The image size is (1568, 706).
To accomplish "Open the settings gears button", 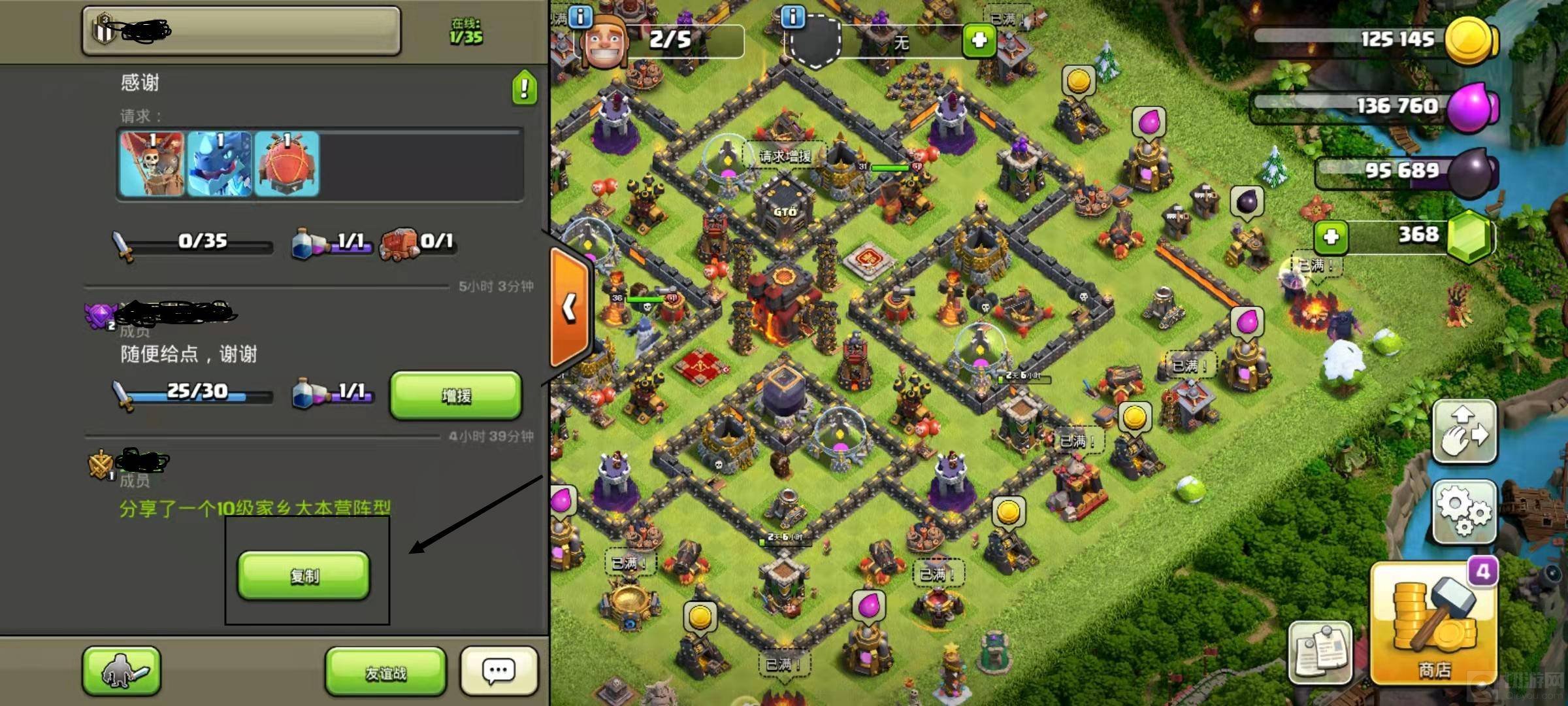I will [1465, 511].
